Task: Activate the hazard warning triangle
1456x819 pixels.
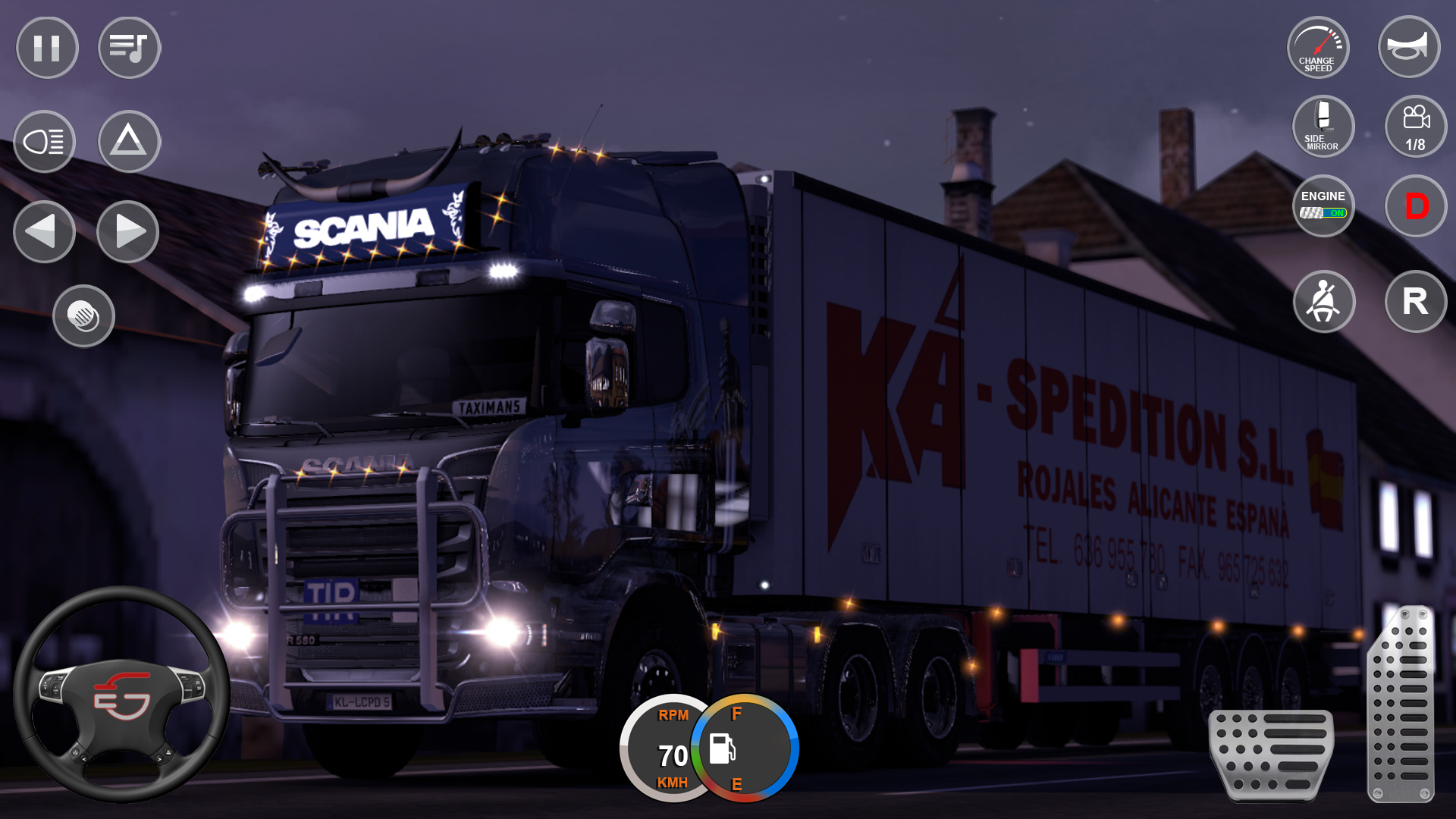Action: pyautogui.click(x=129, y=141)
